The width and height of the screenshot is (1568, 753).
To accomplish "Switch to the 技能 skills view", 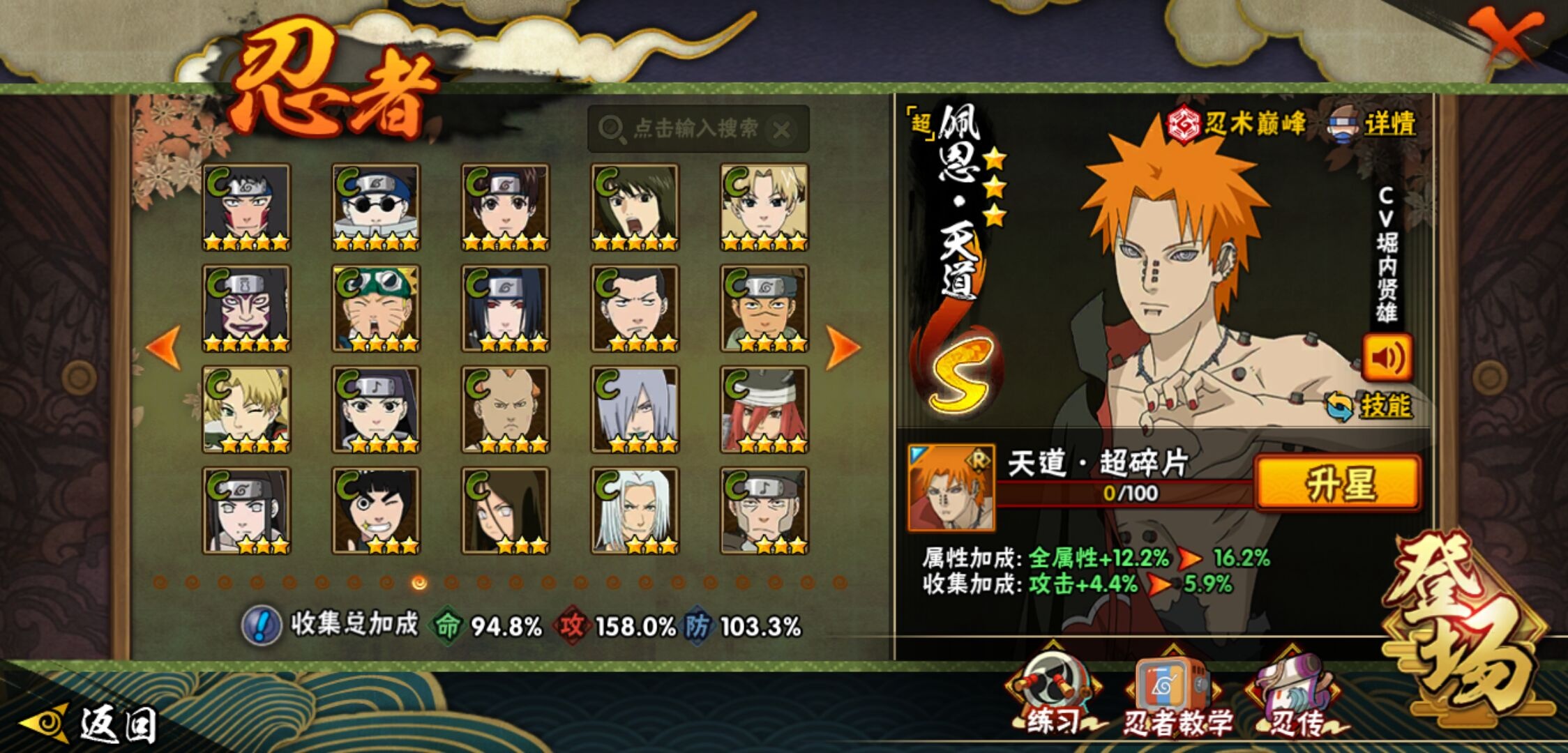I will pyautogui.click(x=1371, y=406).
